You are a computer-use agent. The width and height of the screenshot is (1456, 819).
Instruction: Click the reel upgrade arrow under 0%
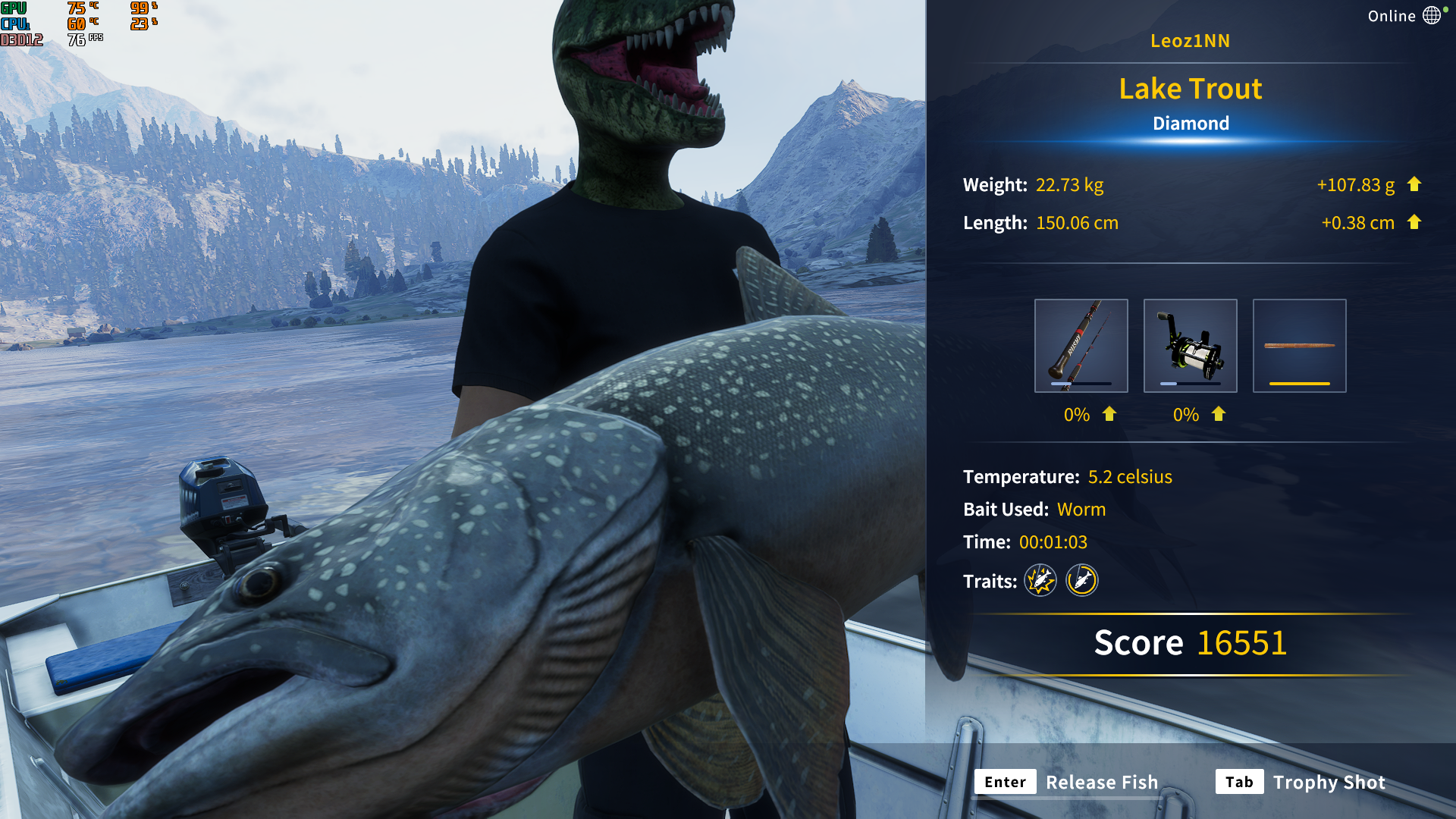click(1219, 415)
